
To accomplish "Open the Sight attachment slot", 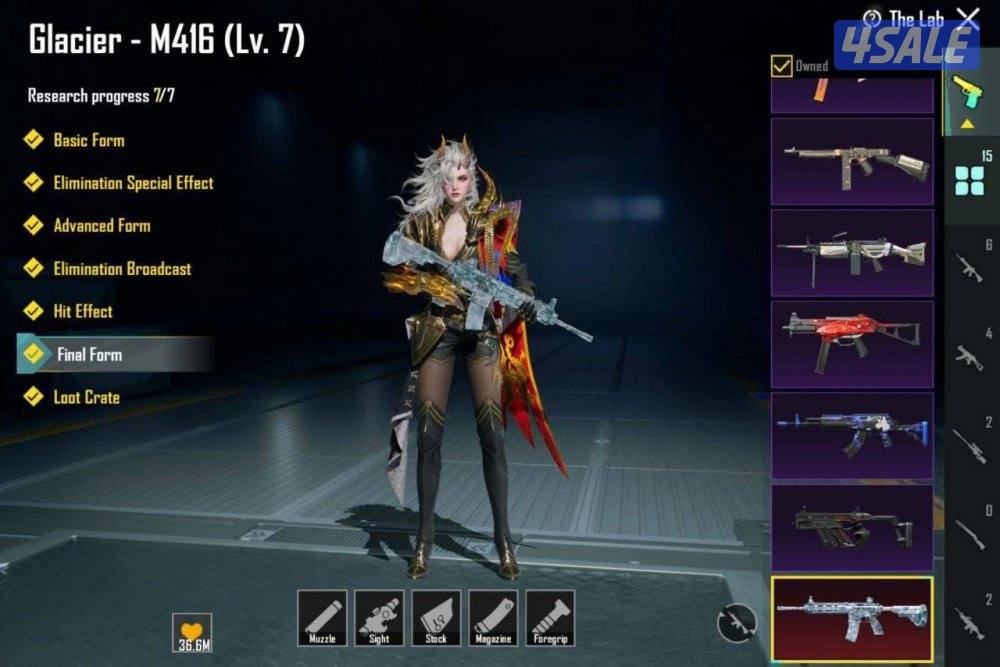I will click(x=379, y=617).
